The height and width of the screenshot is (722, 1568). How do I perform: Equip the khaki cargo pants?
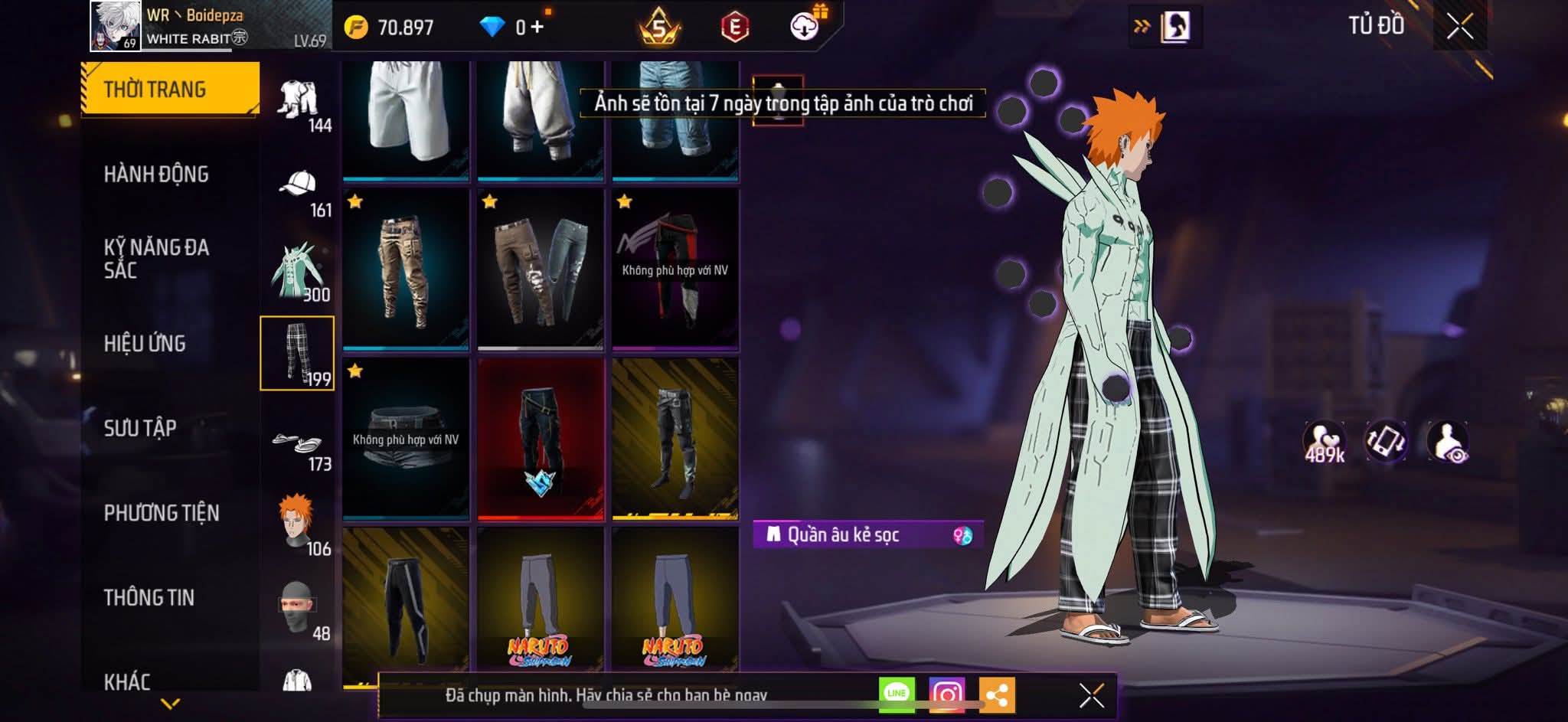pyautogui.click(x=406, y=270)
